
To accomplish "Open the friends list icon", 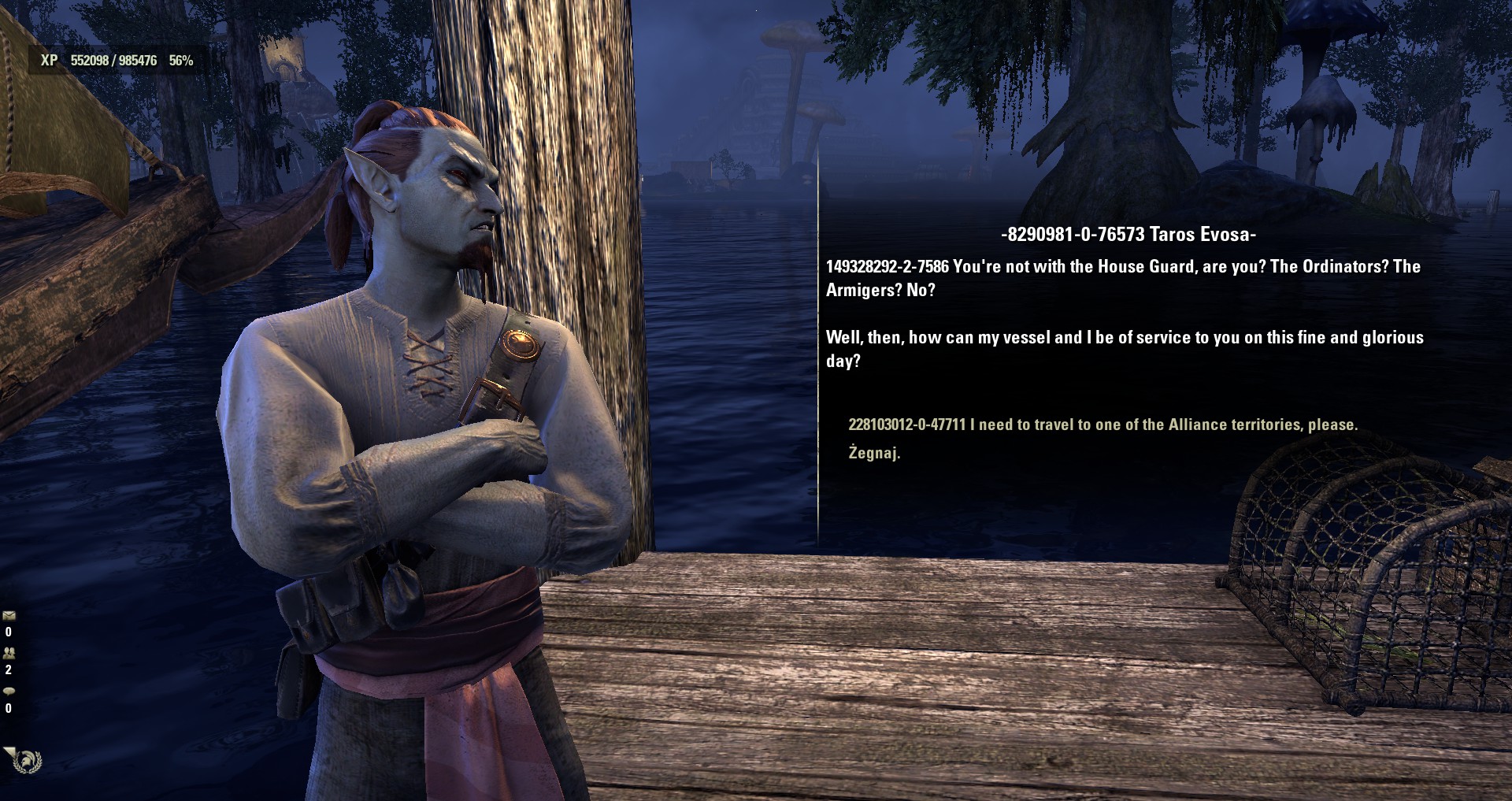I will click(x=9, y=653).
